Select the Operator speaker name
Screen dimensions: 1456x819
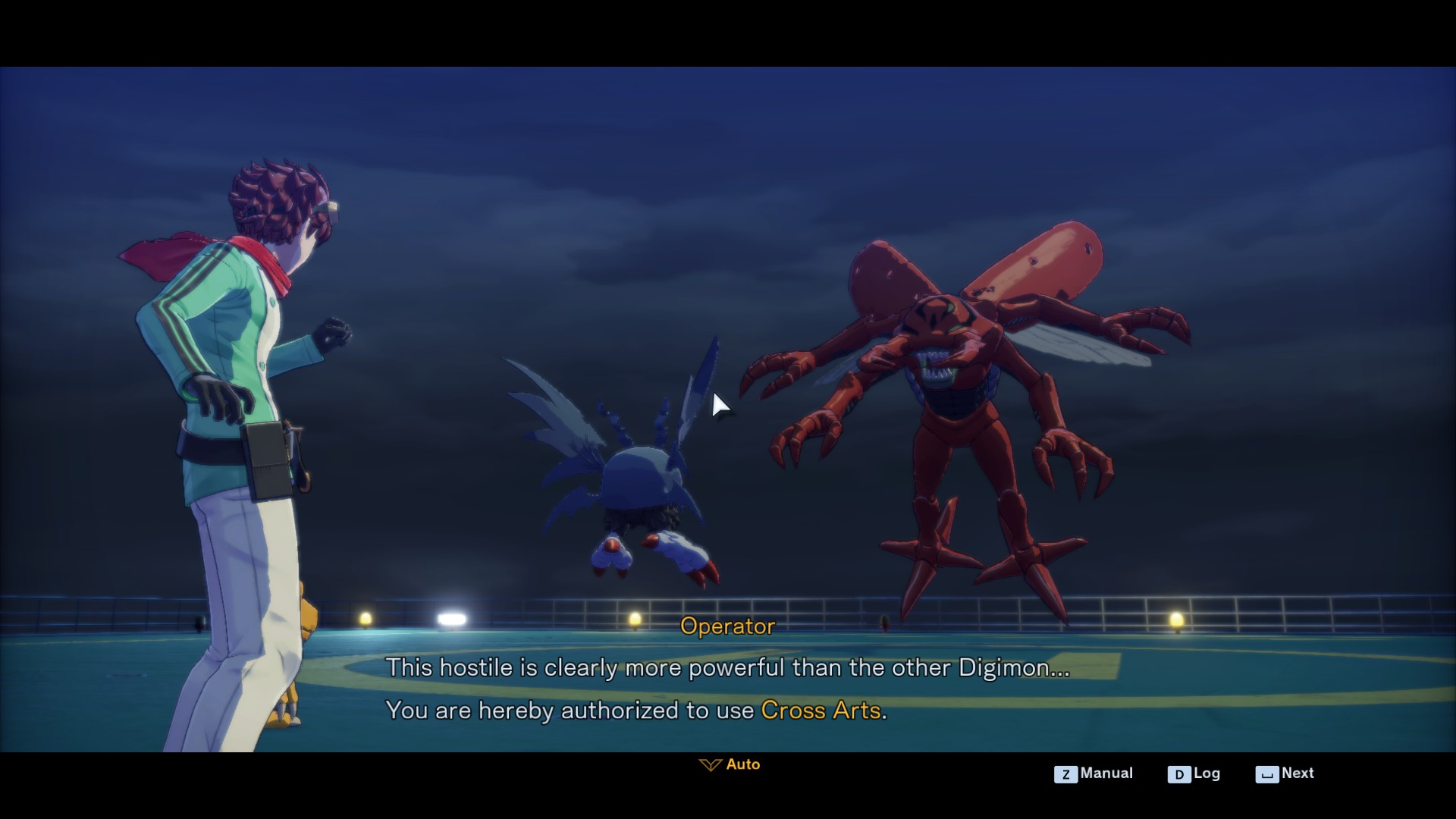727,626
